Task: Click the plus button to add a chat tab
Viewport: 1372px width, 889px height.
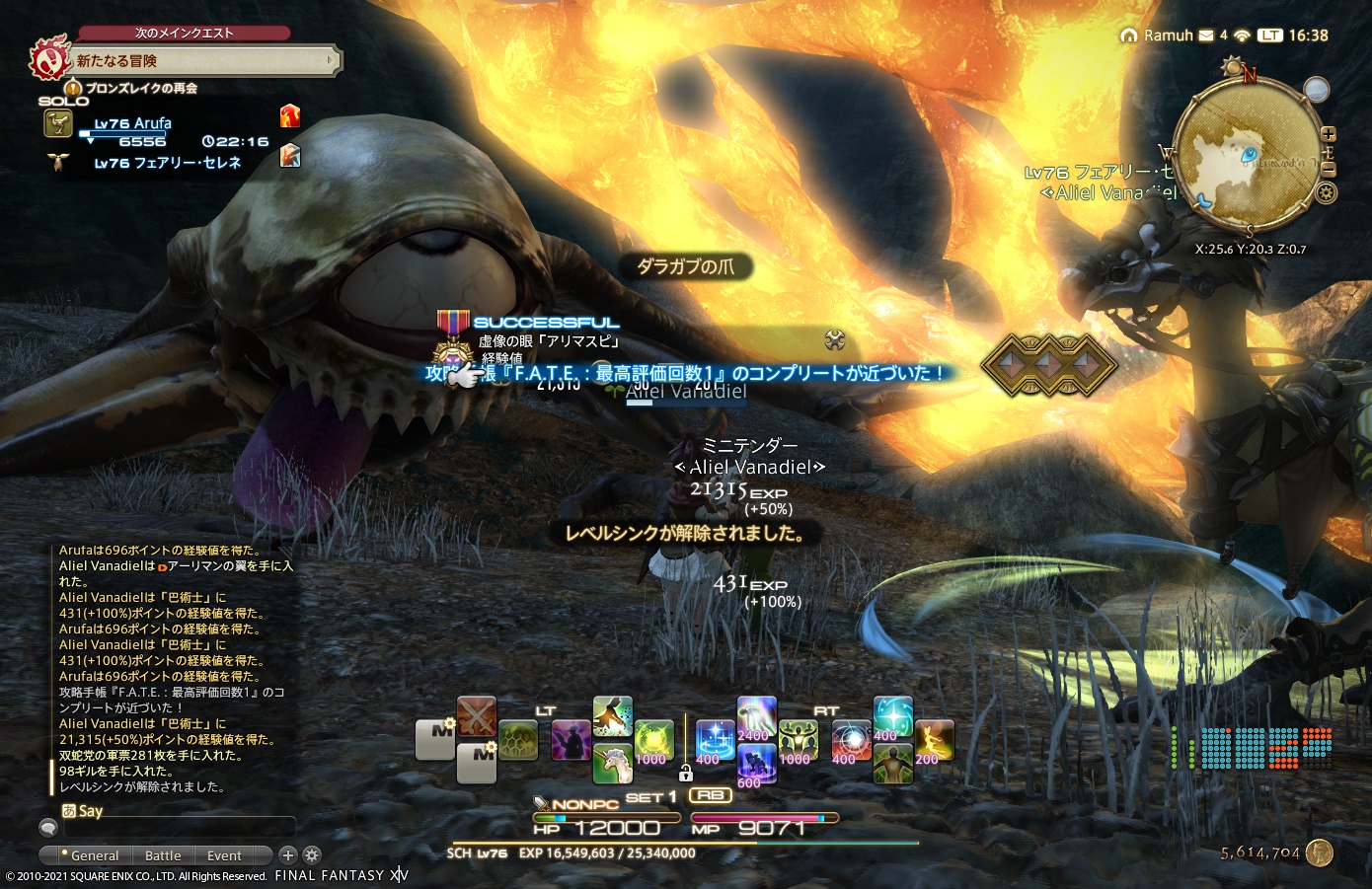Action: click(x=287, y=855)
